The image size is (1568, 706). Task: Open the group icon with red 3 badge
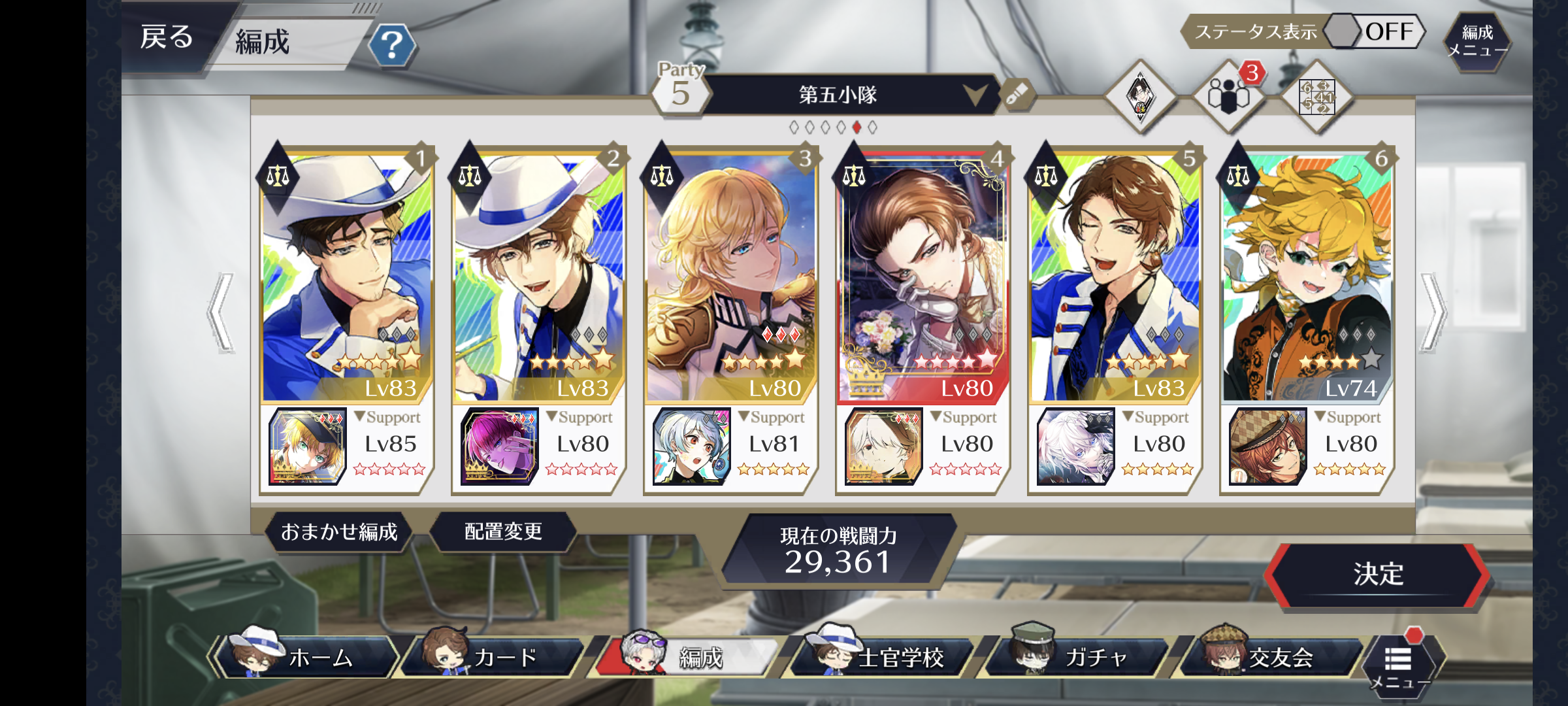[1228, 96]
